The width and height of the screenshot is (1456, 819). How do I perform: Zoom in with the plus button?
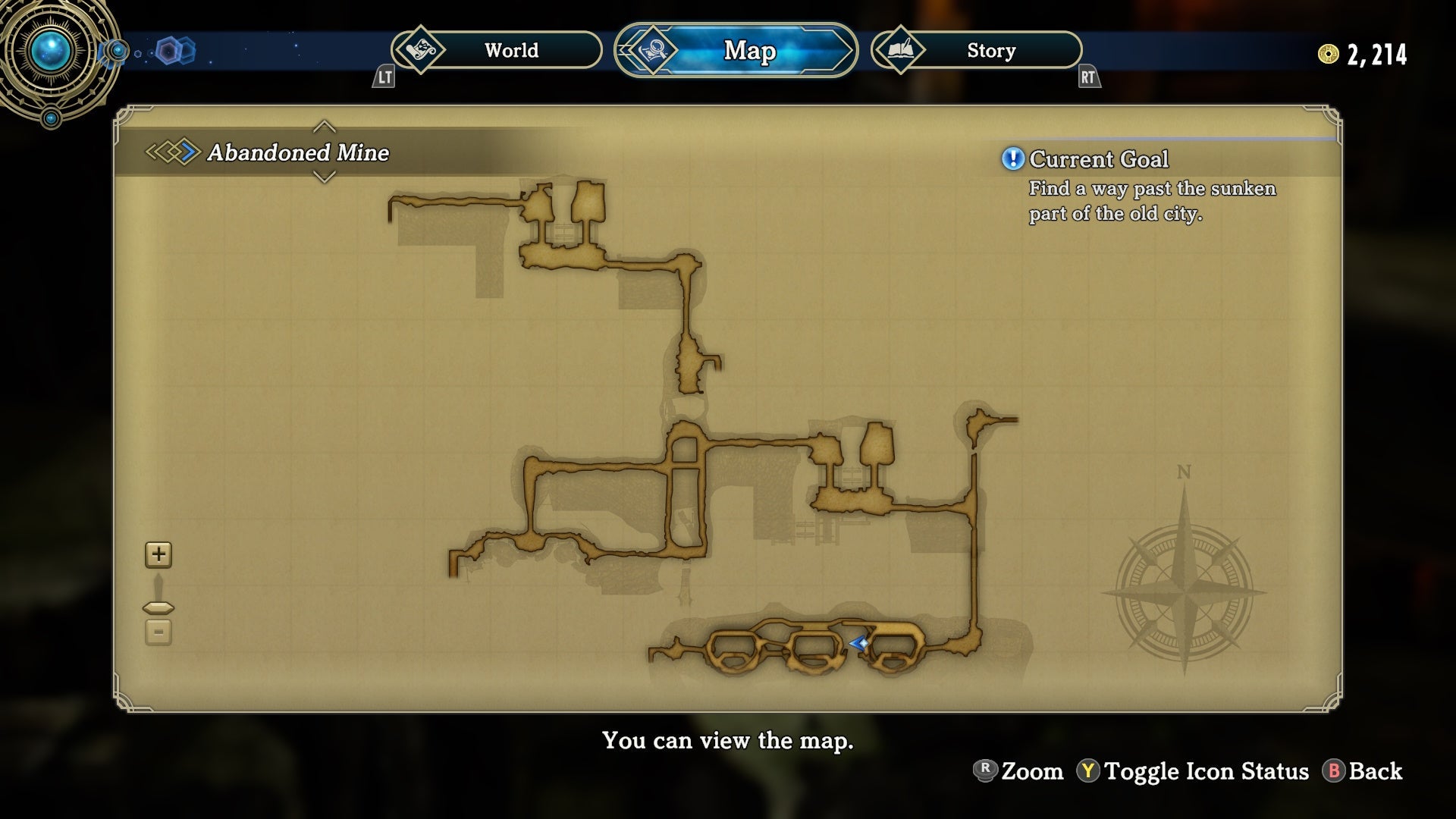point(158,554)
